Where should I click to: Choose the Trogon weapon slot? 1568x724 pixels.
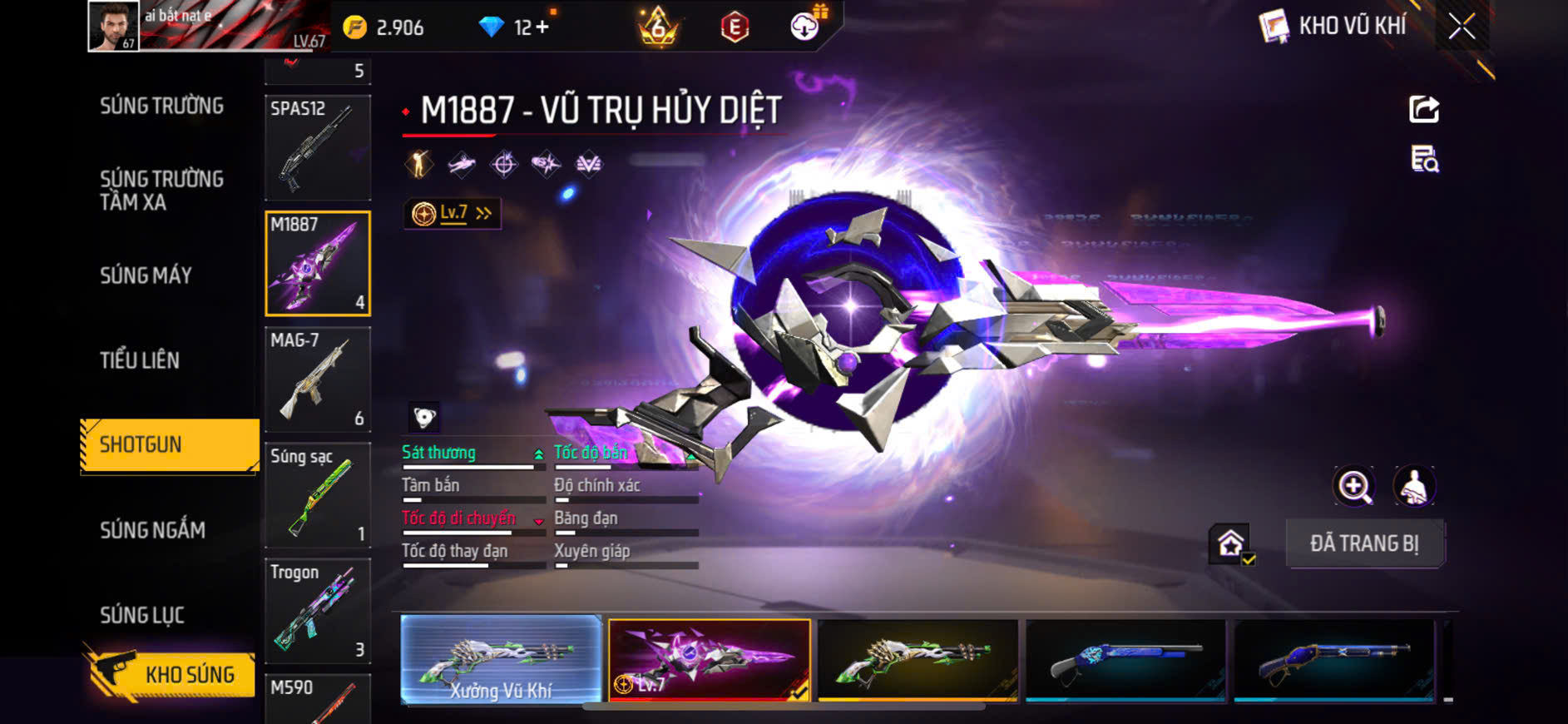(x=318, y=611)
